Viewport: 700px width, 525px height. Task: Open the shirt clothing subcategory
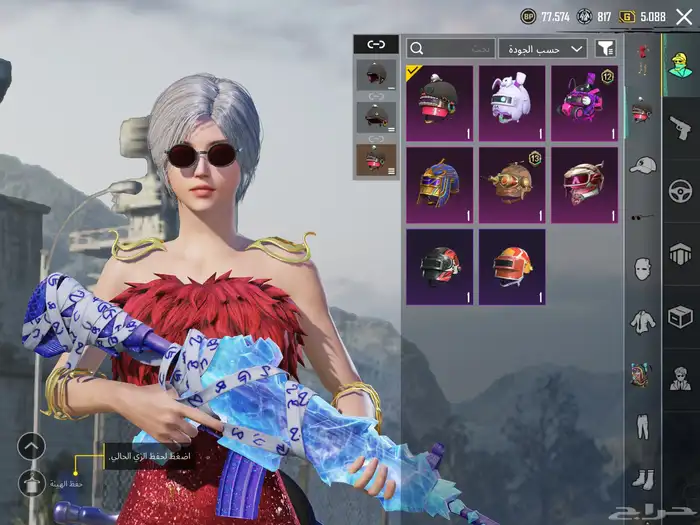point(643,321)
